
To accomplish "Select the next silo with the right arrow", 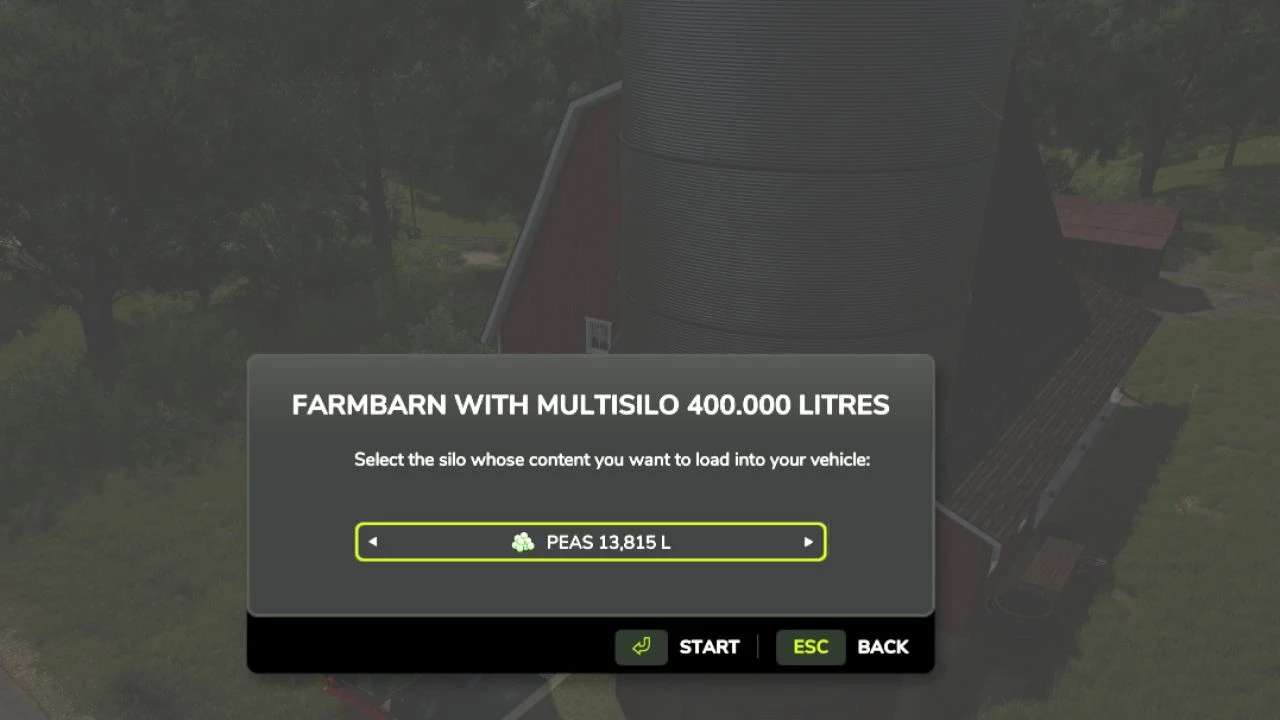I will tap(808, 542).
